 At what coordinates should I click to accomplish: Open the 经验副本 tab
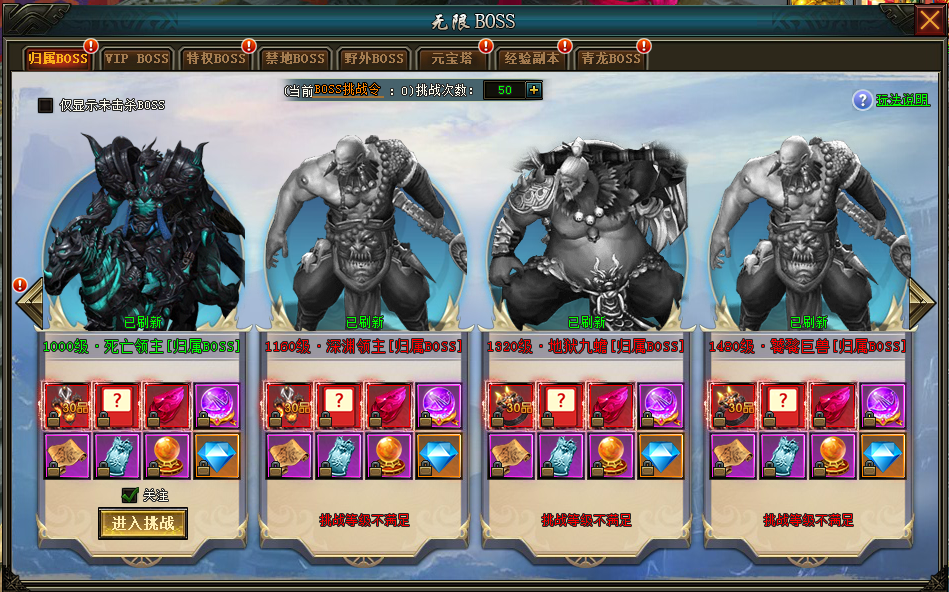tap(531, 59)
